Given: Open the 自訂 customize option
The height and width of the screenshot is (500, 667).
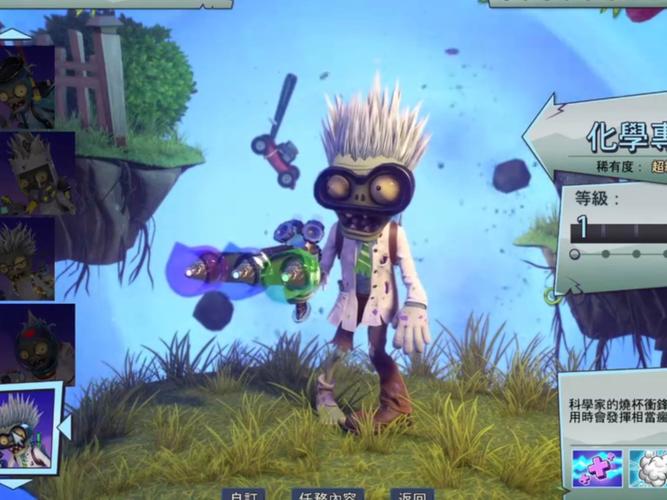Looking at the screenshot, I should pyautogui.click(x=245, y=494).
